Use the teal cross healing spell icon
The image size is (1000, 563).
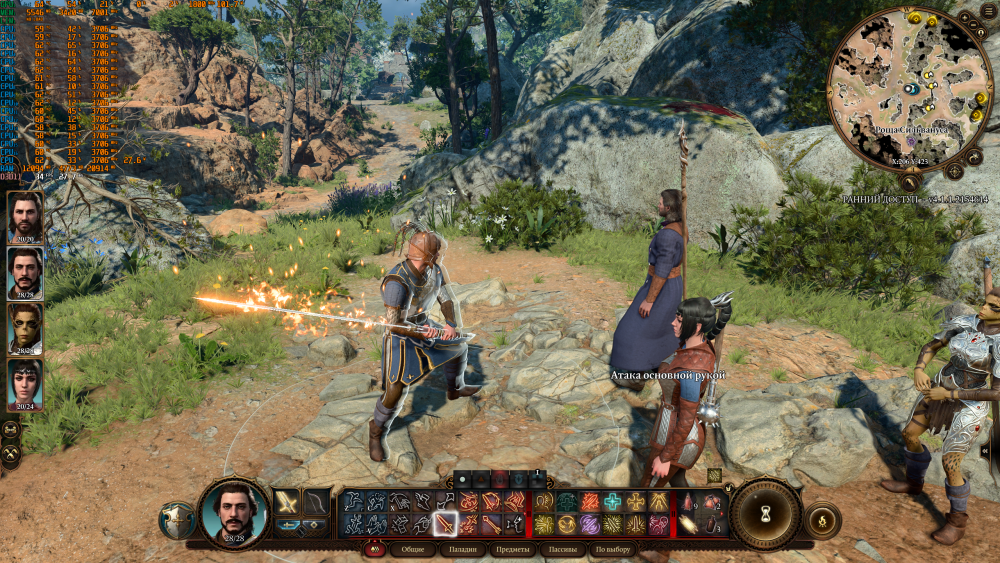612,502
